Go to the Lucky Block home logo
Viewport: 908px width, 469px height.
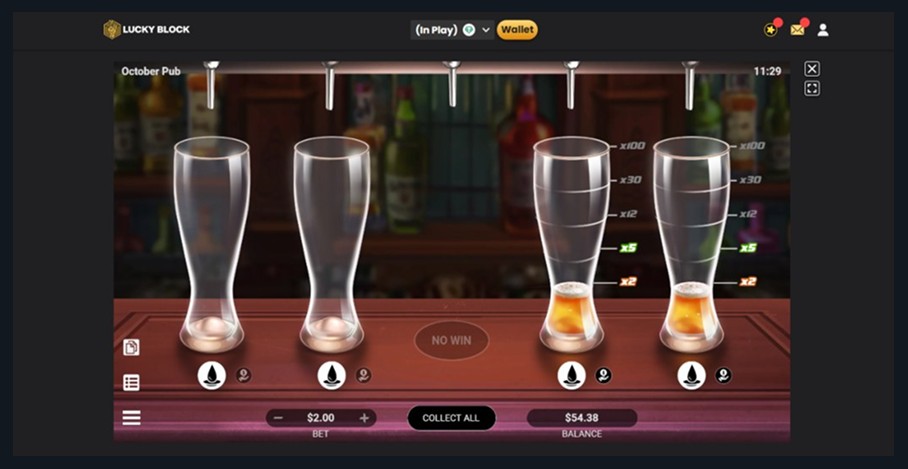coord(147,29)
